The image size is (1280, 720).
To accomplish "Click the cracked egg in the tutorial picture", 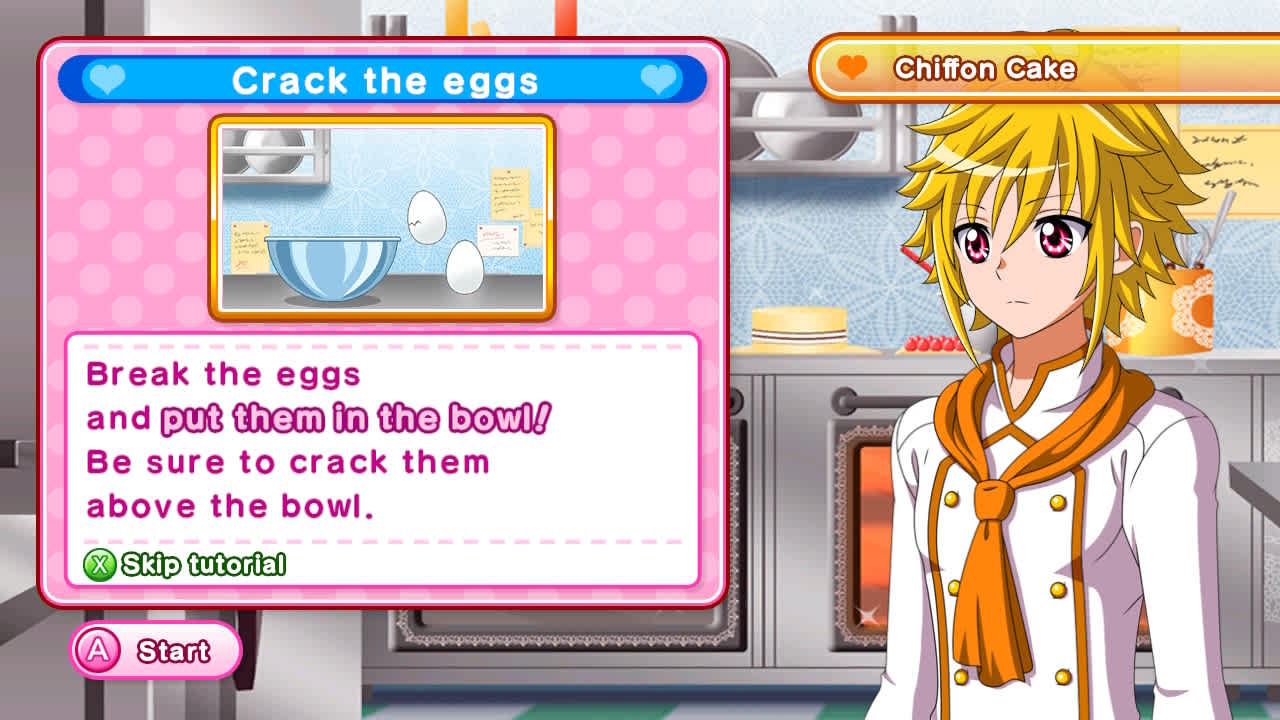I will coord(427,218).
